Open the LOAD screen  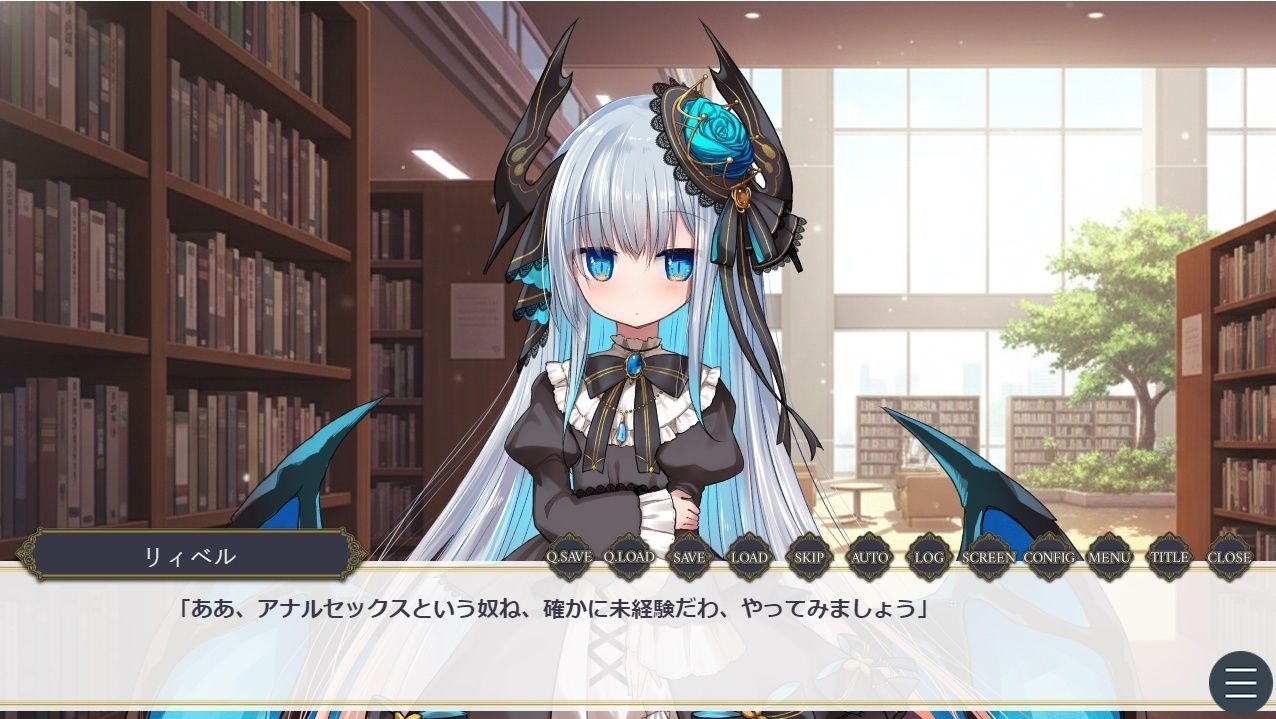coord(749,557)
